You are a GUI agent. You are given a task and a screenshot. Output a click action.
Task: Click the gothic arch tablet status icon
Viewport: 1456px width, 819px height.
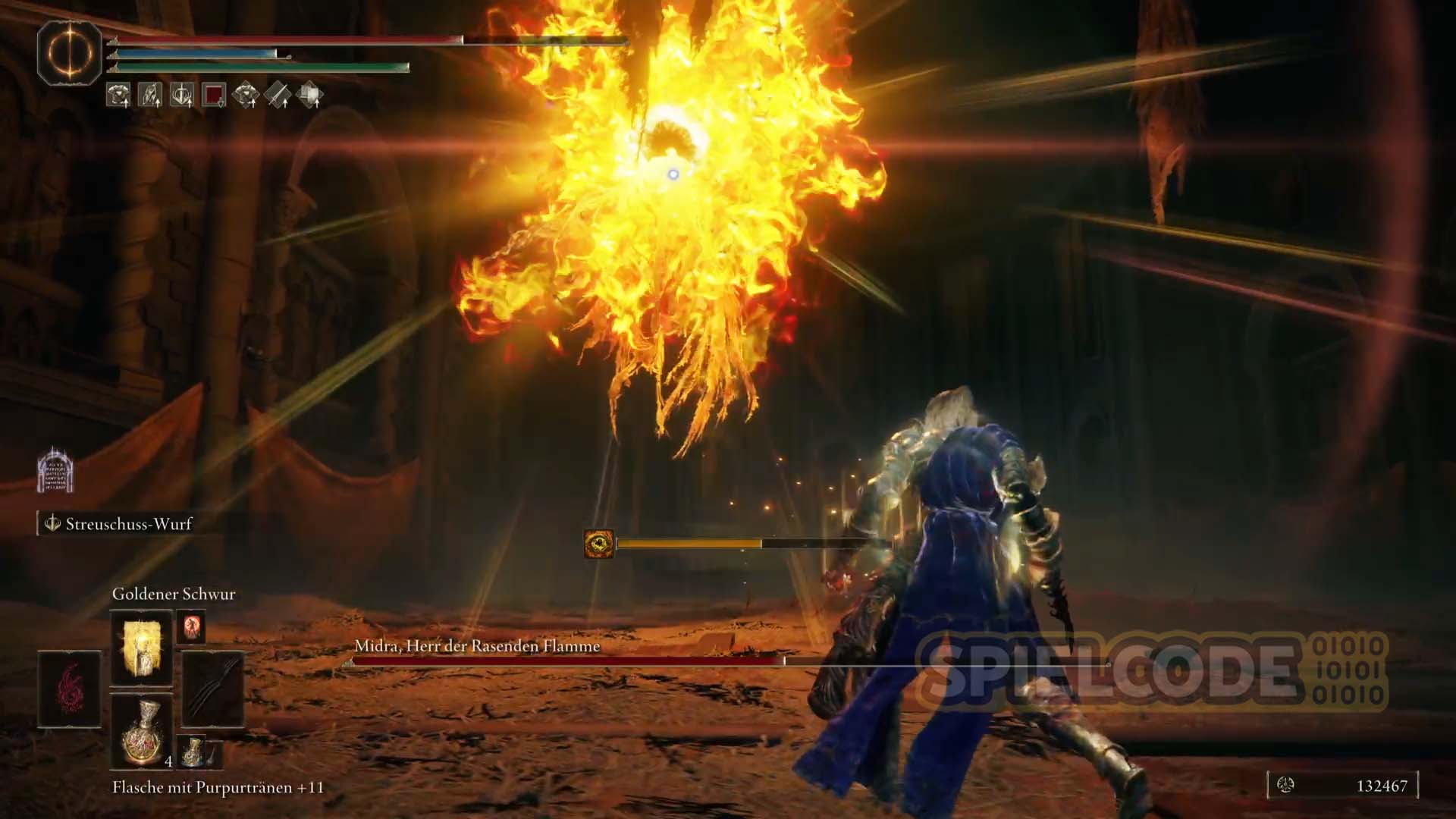pyautogui.click(x=55, y=470)
